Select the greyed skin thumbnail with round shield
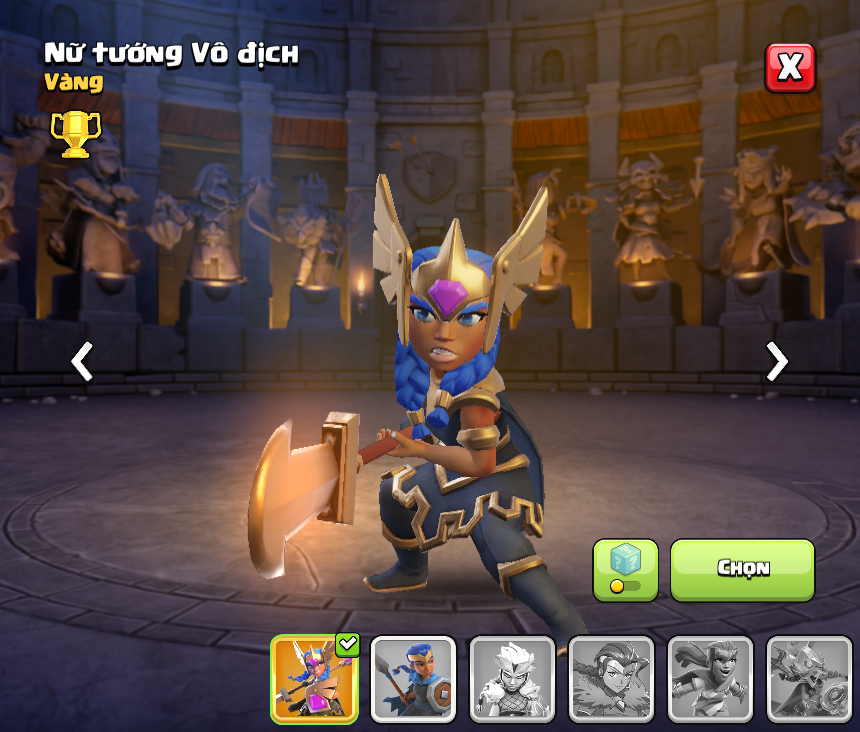The width and height of the screenshot is (860, 732). pos(809,679)
